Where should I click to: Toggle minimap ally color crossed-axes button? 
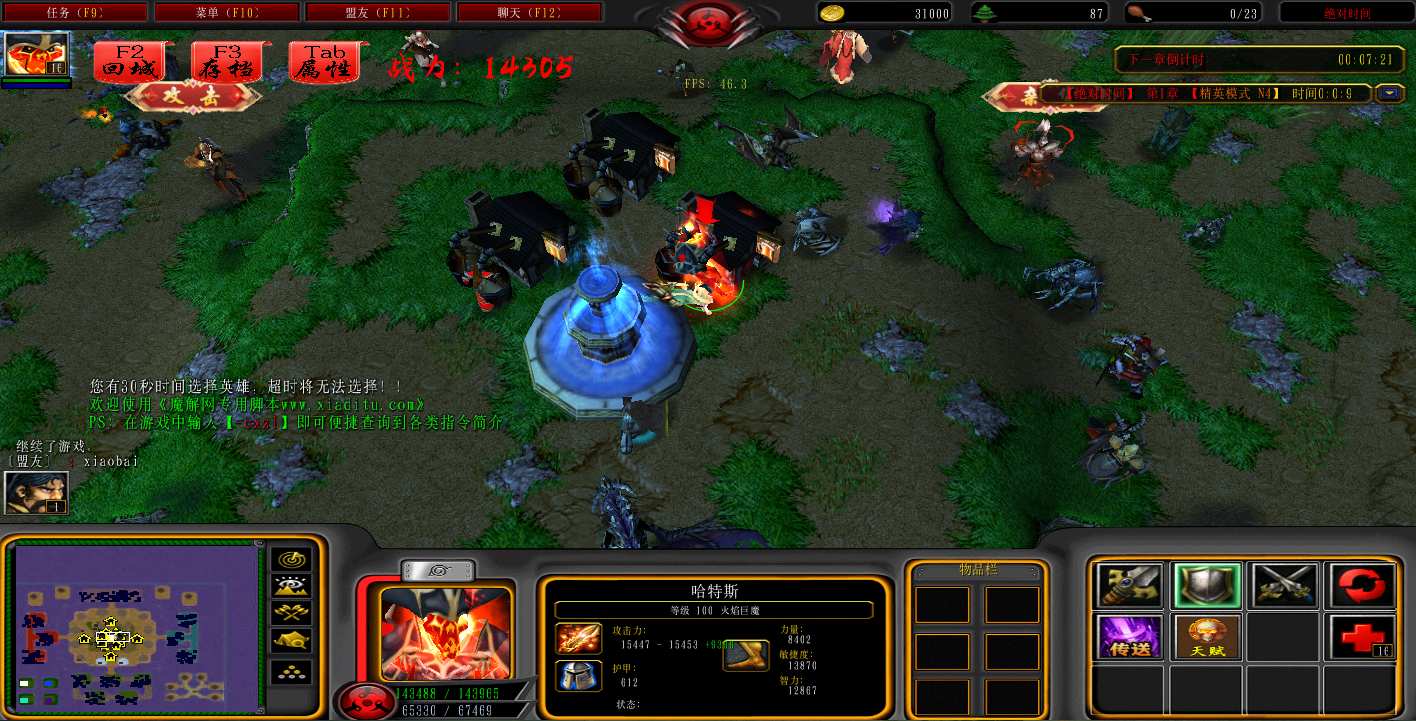click(291, 613)
